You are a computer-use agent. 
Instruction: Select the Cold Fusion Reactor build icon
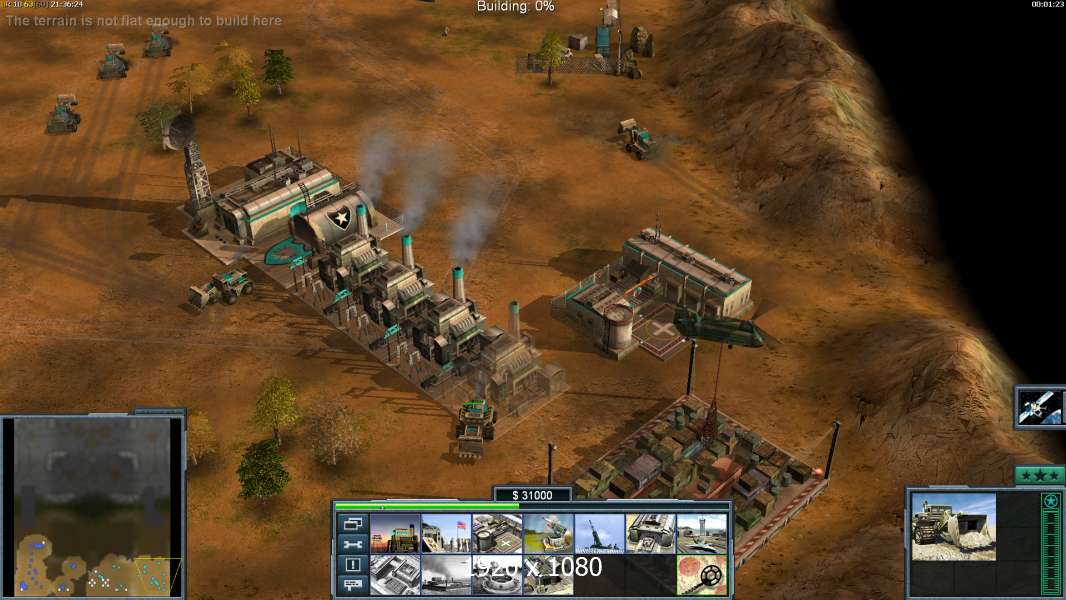point(395,534)
